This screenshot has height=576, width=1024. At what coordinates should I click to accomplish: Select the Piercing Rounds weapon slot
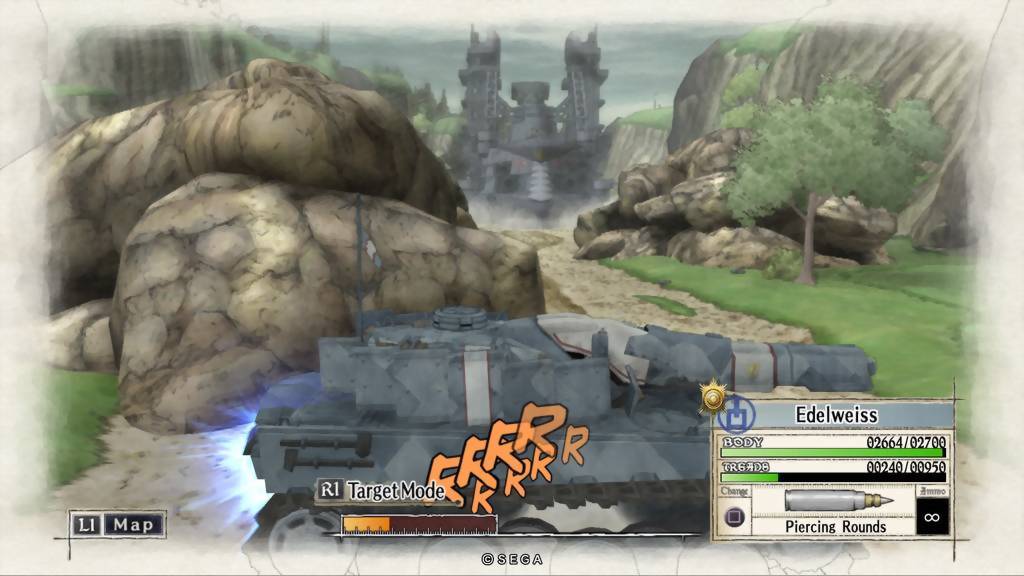click(x=835, y=510)
